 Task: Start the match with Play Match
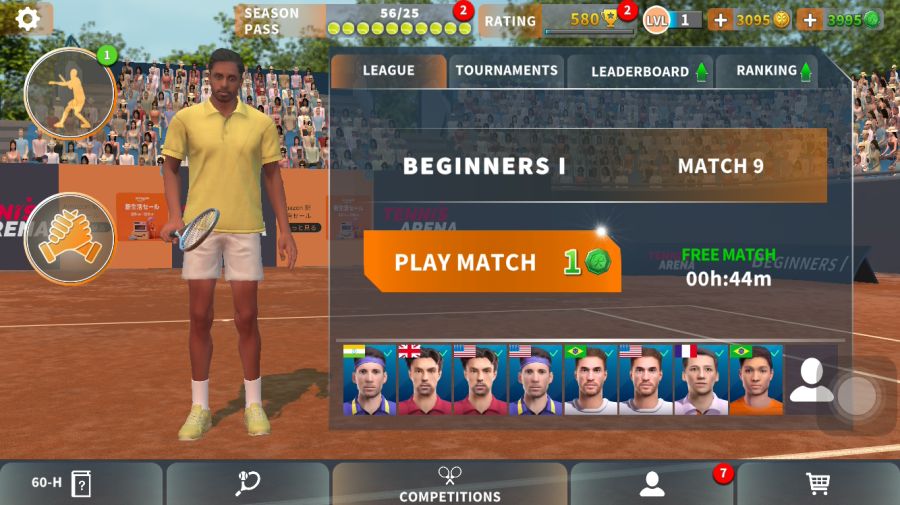point(491,262)
